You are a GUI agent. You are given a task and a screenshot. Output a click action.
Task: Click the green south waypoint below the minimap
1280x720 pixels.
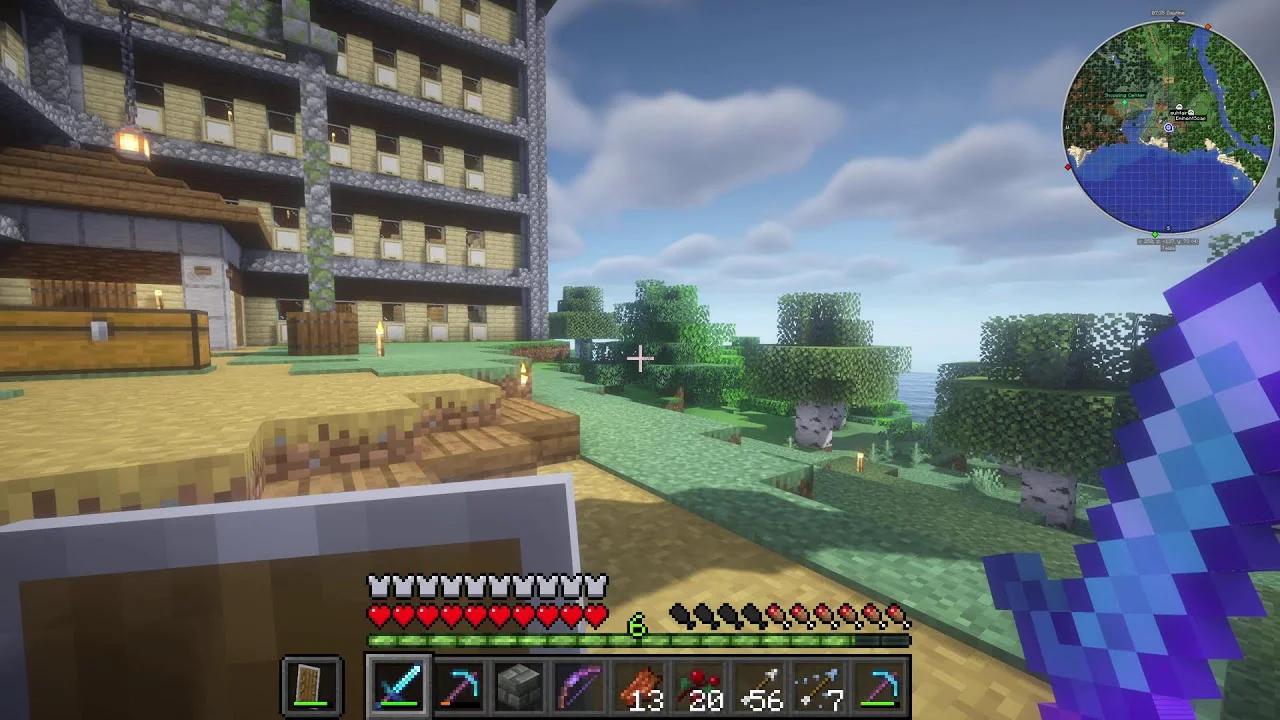click(1155, 233)
